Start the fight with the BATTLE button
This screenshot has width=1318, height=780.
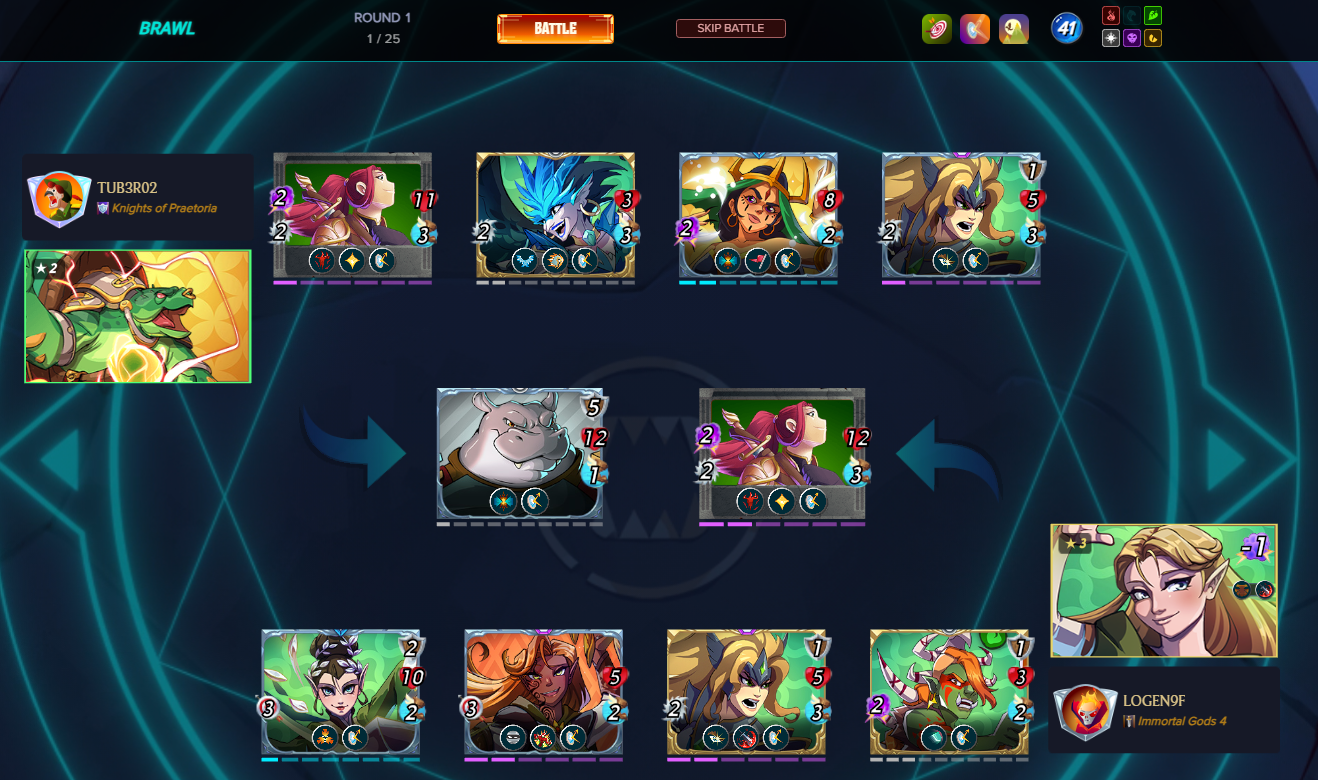coord(555,29)
